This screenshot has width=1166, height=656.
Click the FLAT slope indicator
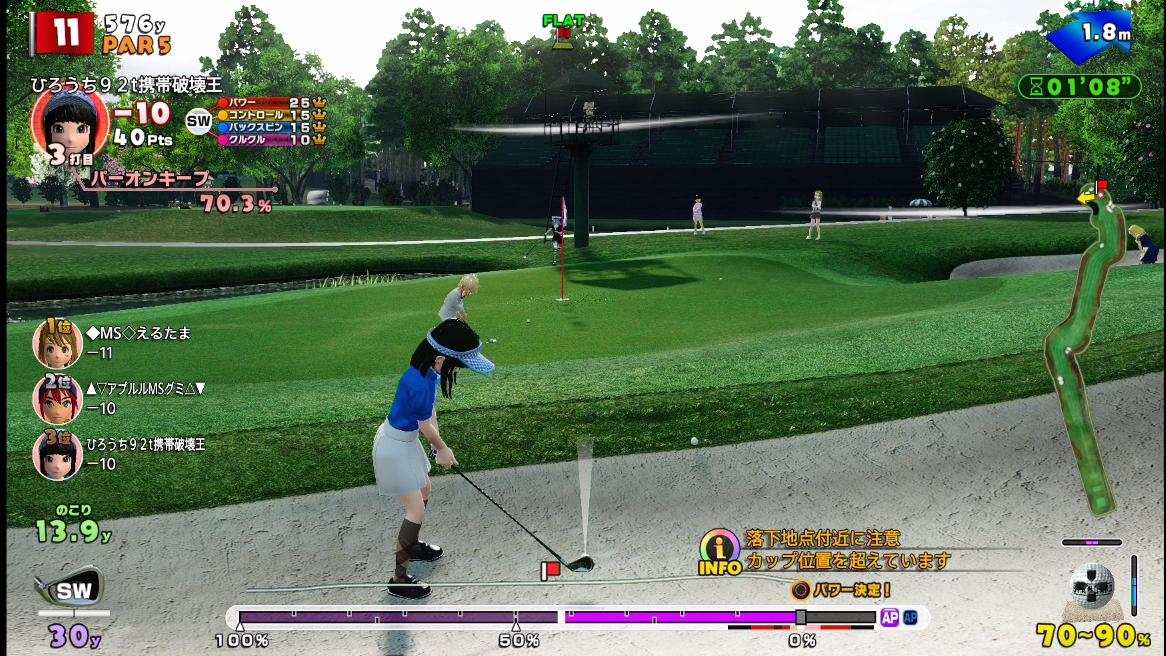[x=562, y=27]
